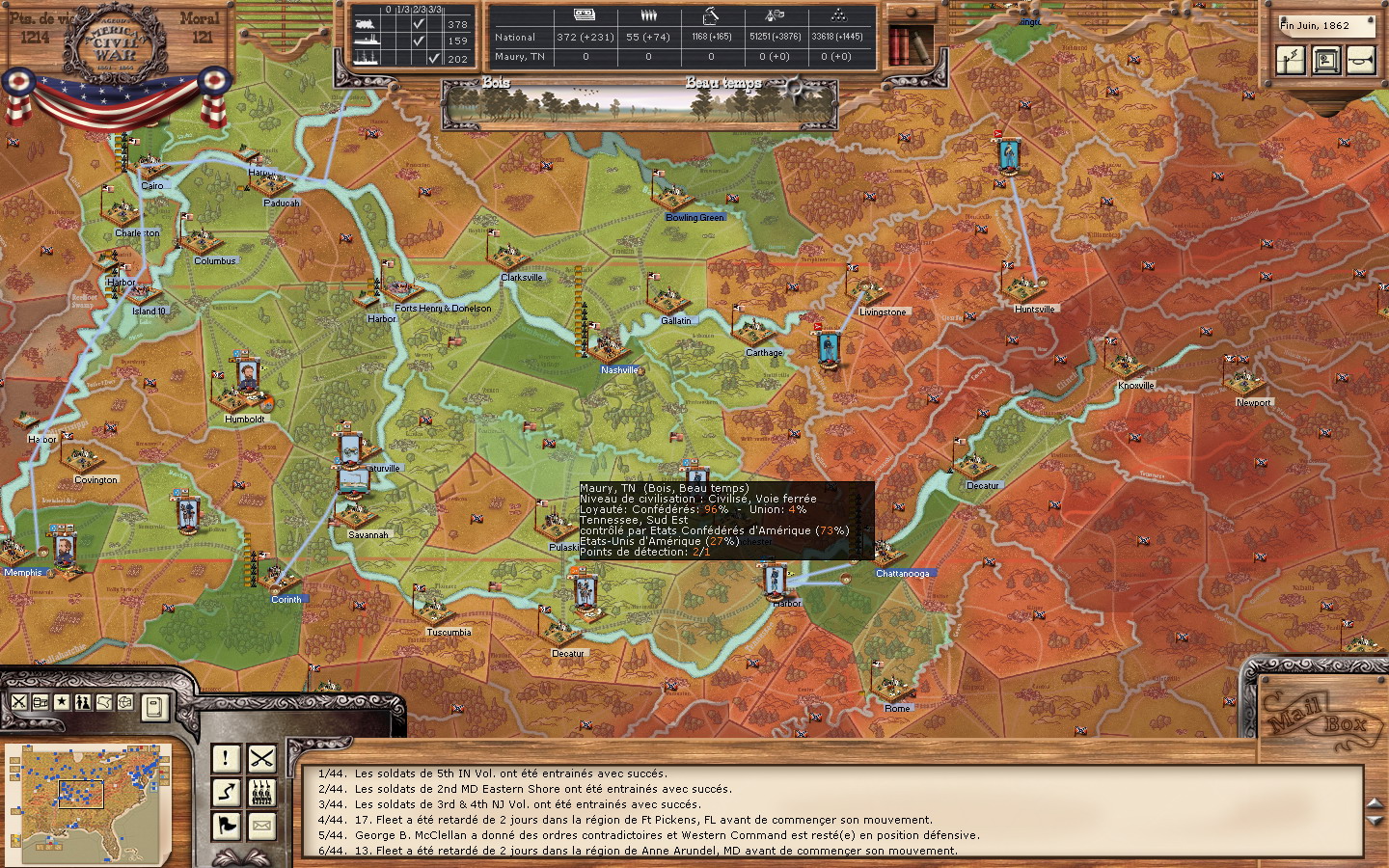
Task: Select the star map filter
Action: click(x=62, y=701)
